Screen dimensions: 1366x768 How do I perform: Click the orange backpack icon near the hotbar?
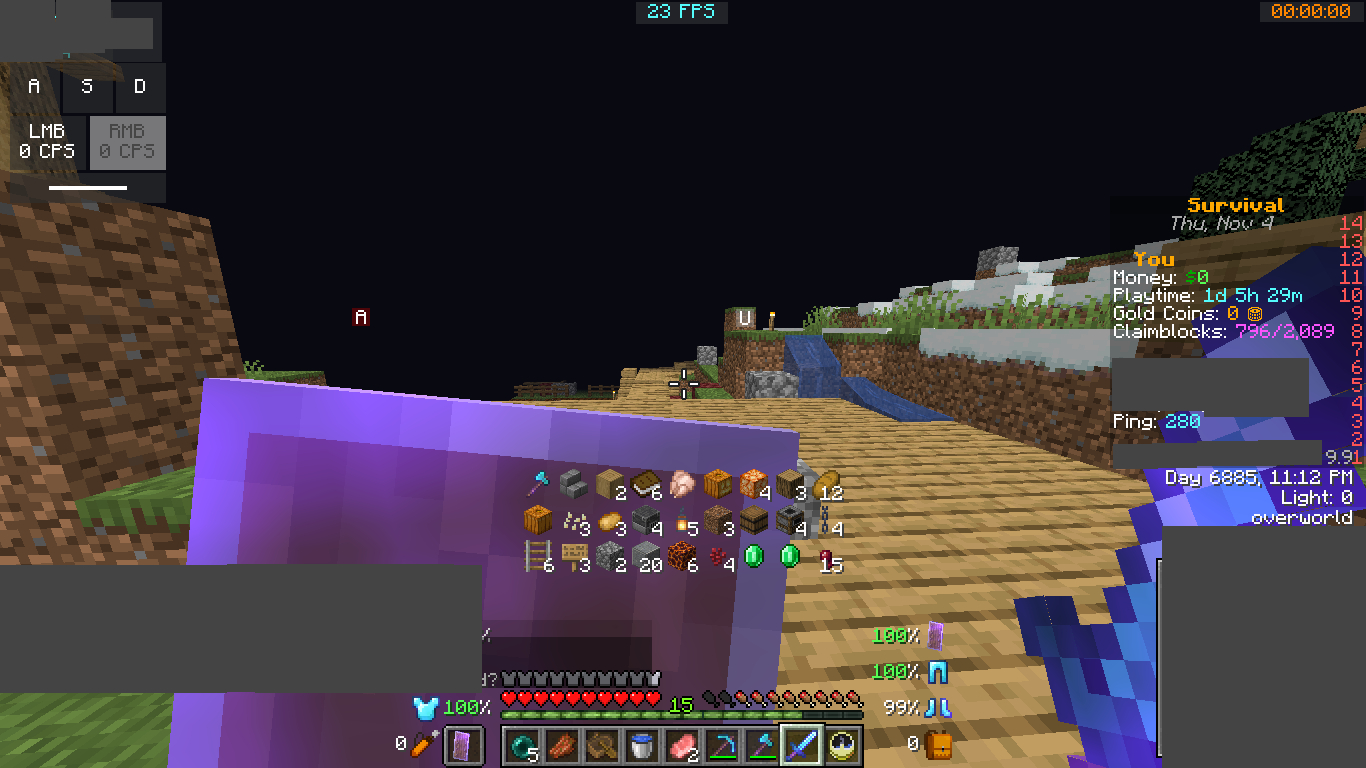pos(938,743)
